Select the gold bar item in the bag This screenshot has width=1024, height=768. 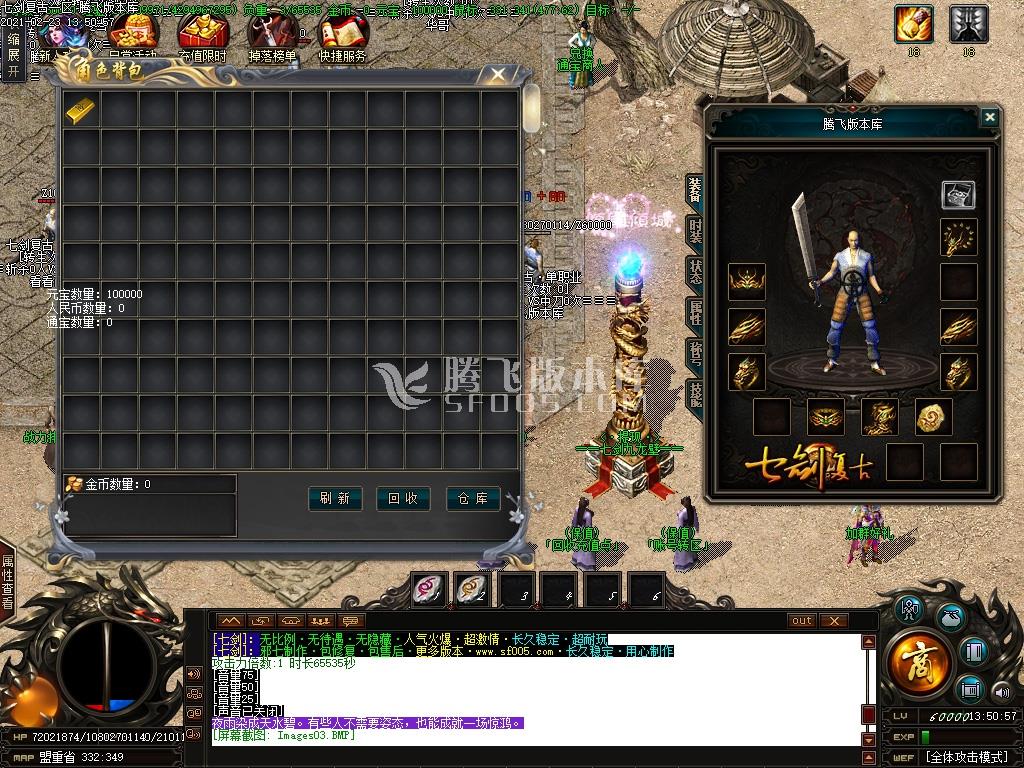pos(81,110)
